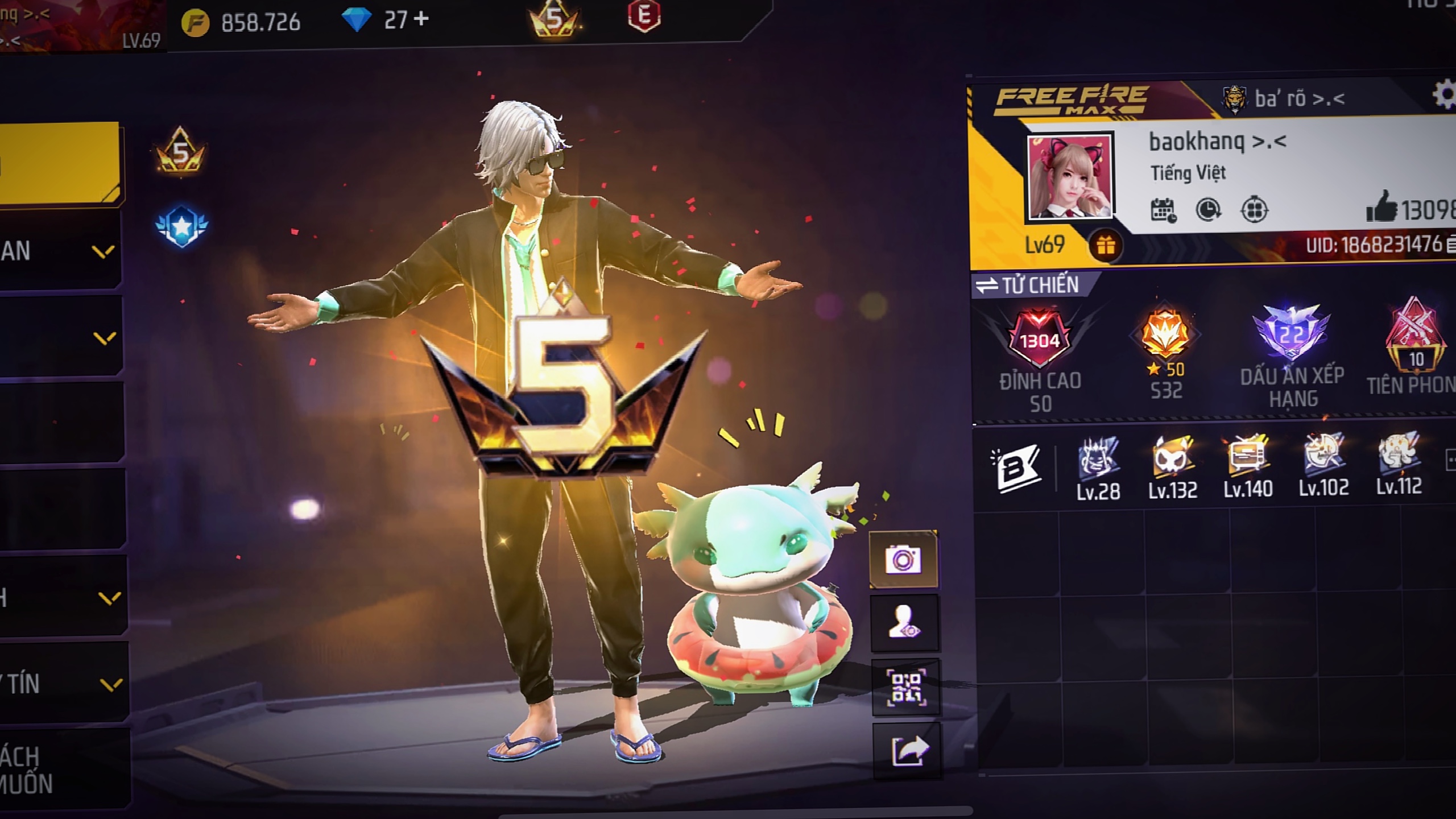The image size is (1456, 819).
Task: Open the settings gear icon
Action: [x=1443, y=95]
